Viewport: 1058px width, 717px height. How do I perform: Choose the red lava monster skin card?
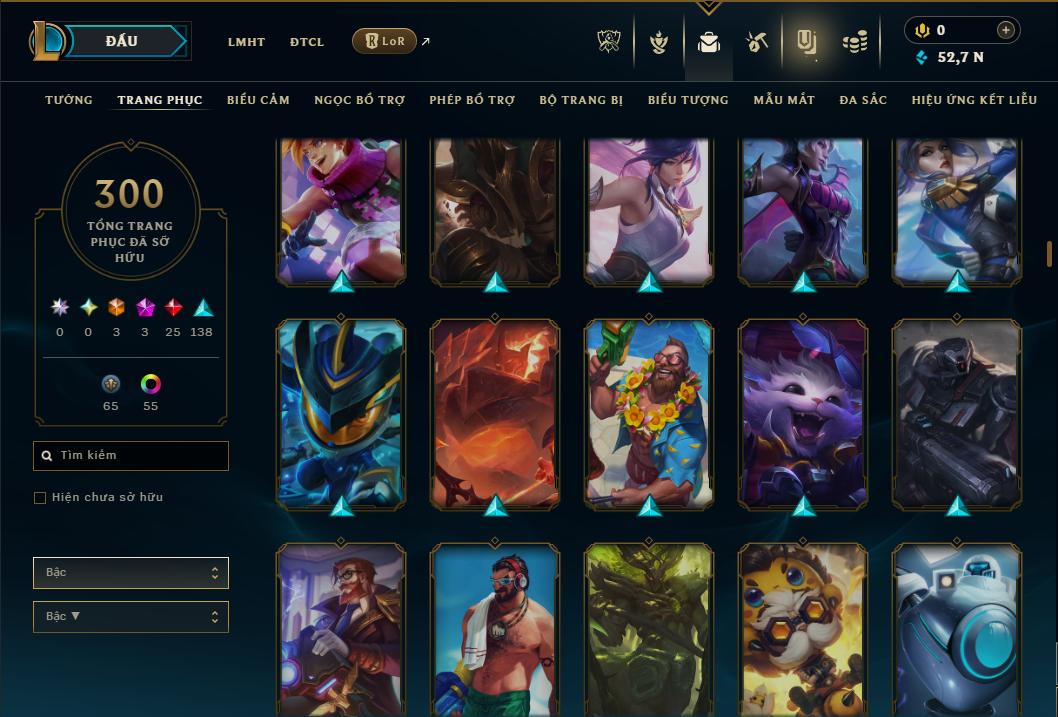pos(495,412)
